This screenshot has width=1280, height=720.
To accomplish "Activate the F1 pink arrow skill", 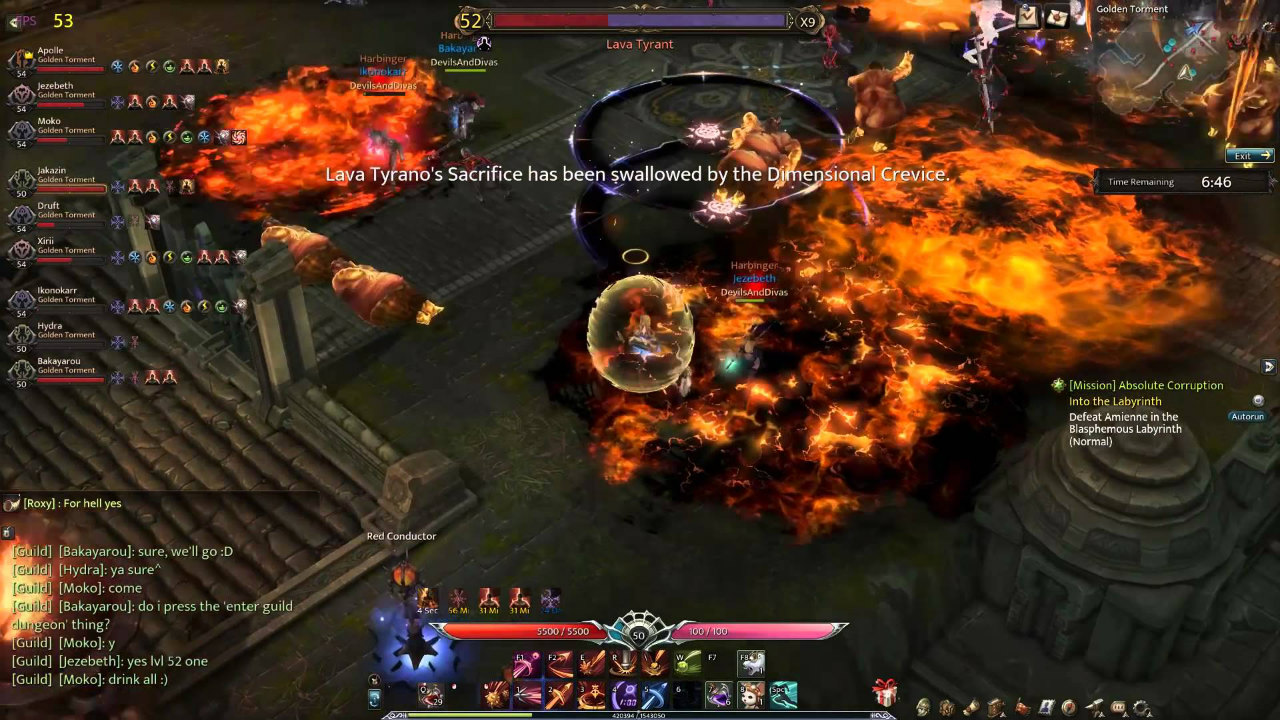I will click(x=527, y=663).
